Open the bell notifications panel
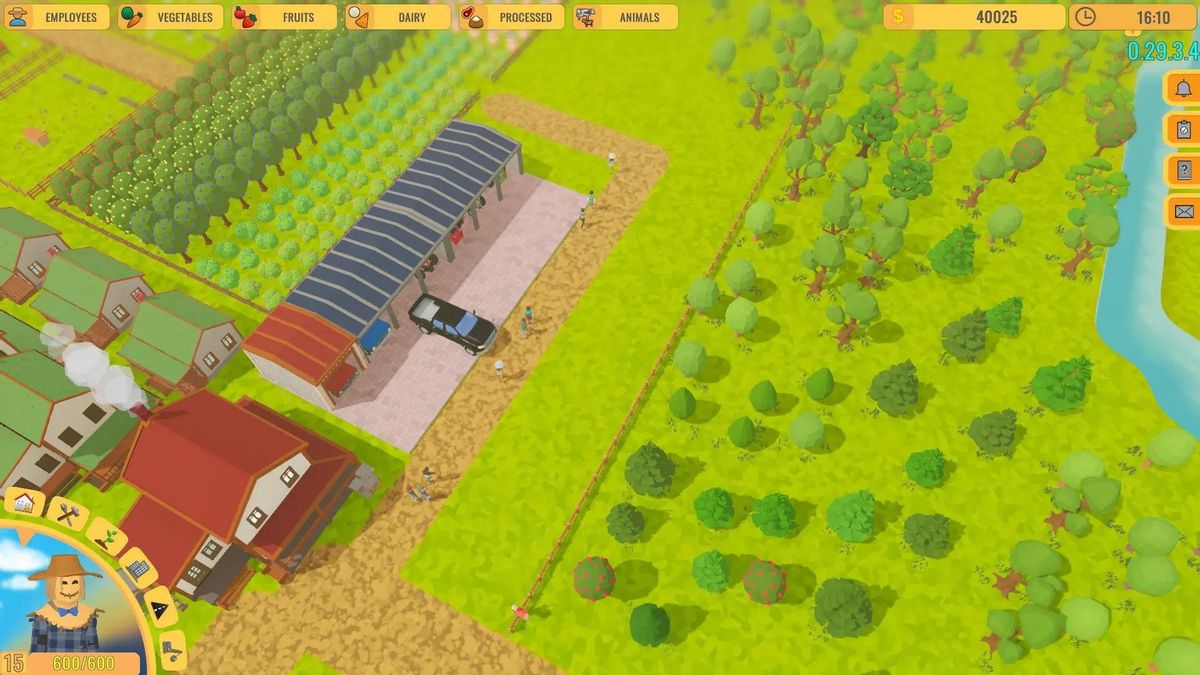The height and width of the screenshot is (675, 1200). pos(1184,88)
